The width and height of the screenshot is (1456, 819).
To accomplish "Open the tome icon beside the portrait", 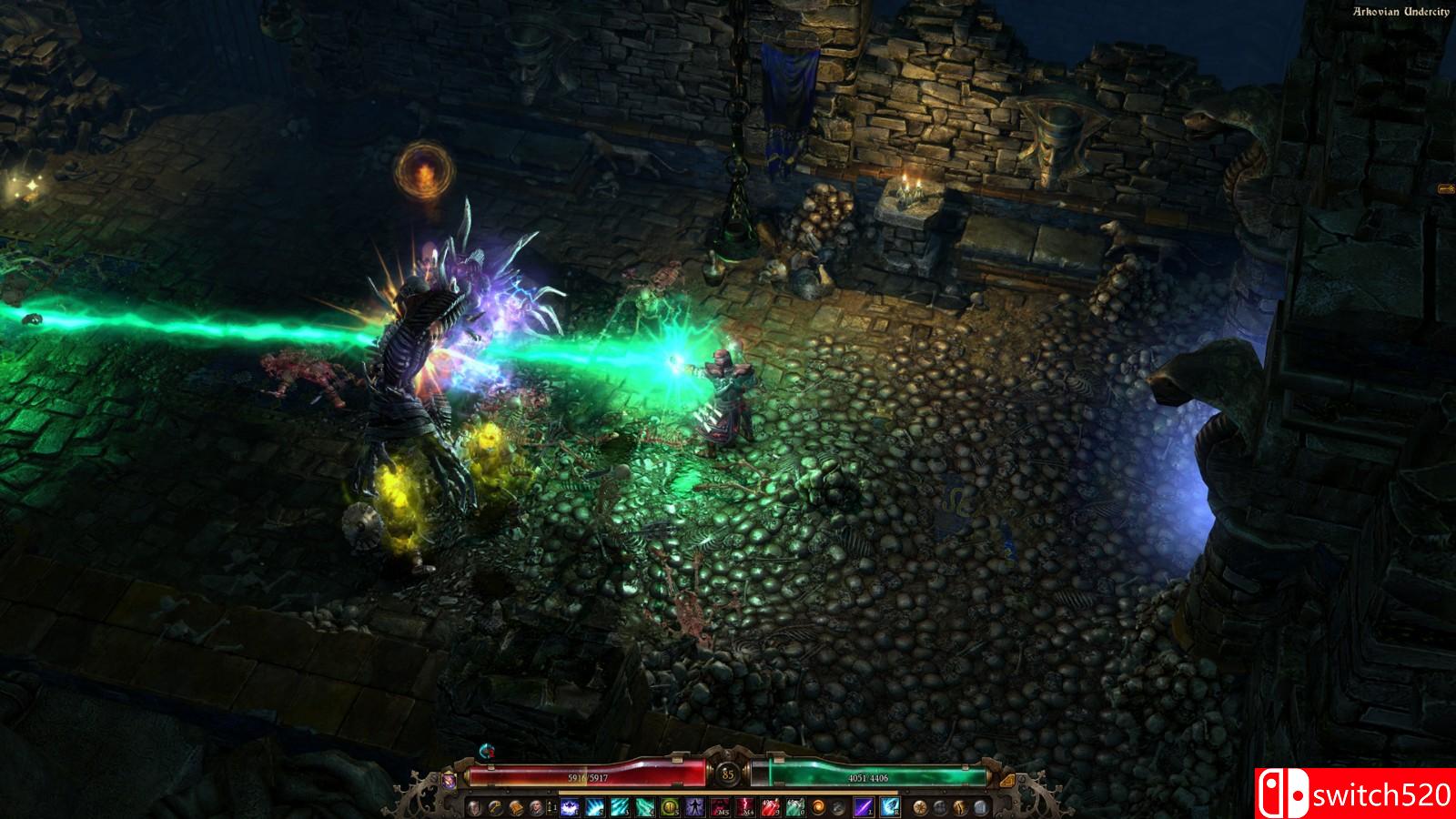I will [x=517, y=807].
